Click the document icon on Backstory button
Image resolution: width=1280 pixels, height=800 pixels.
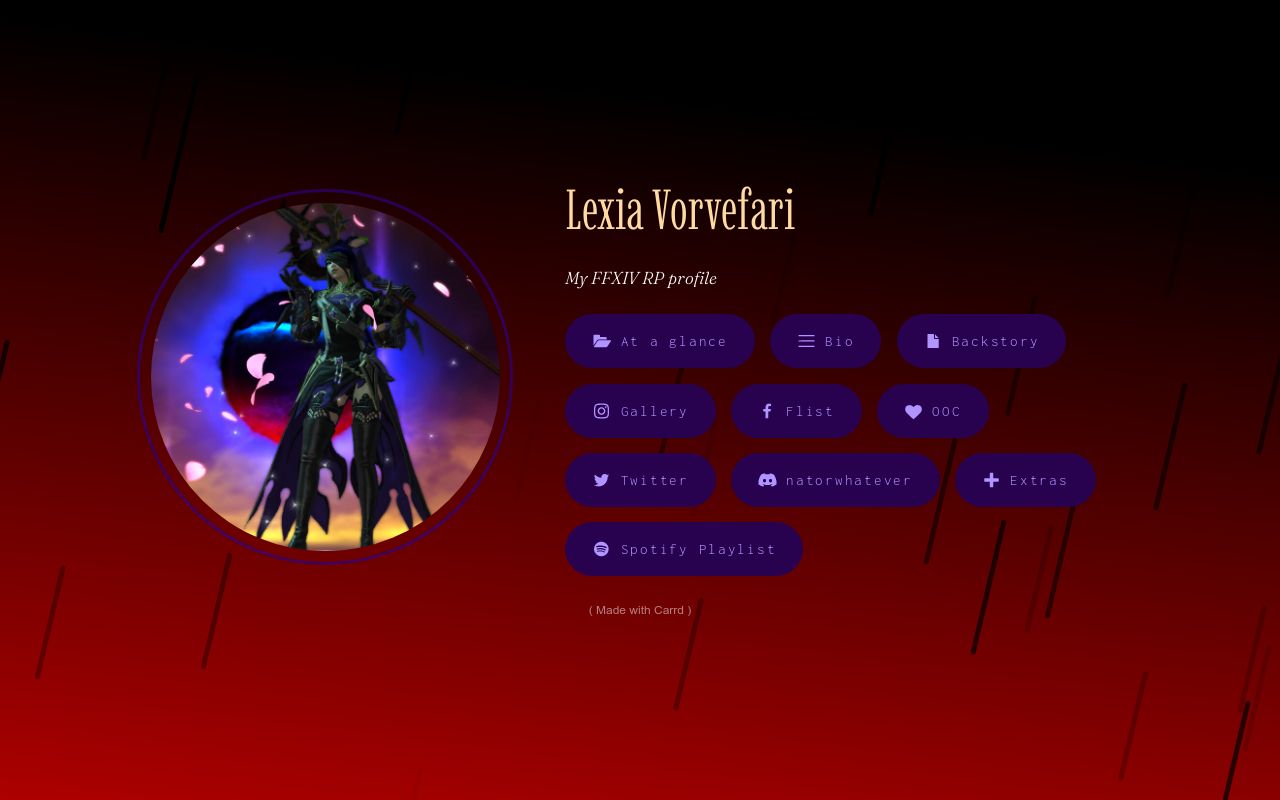point(933,341)
